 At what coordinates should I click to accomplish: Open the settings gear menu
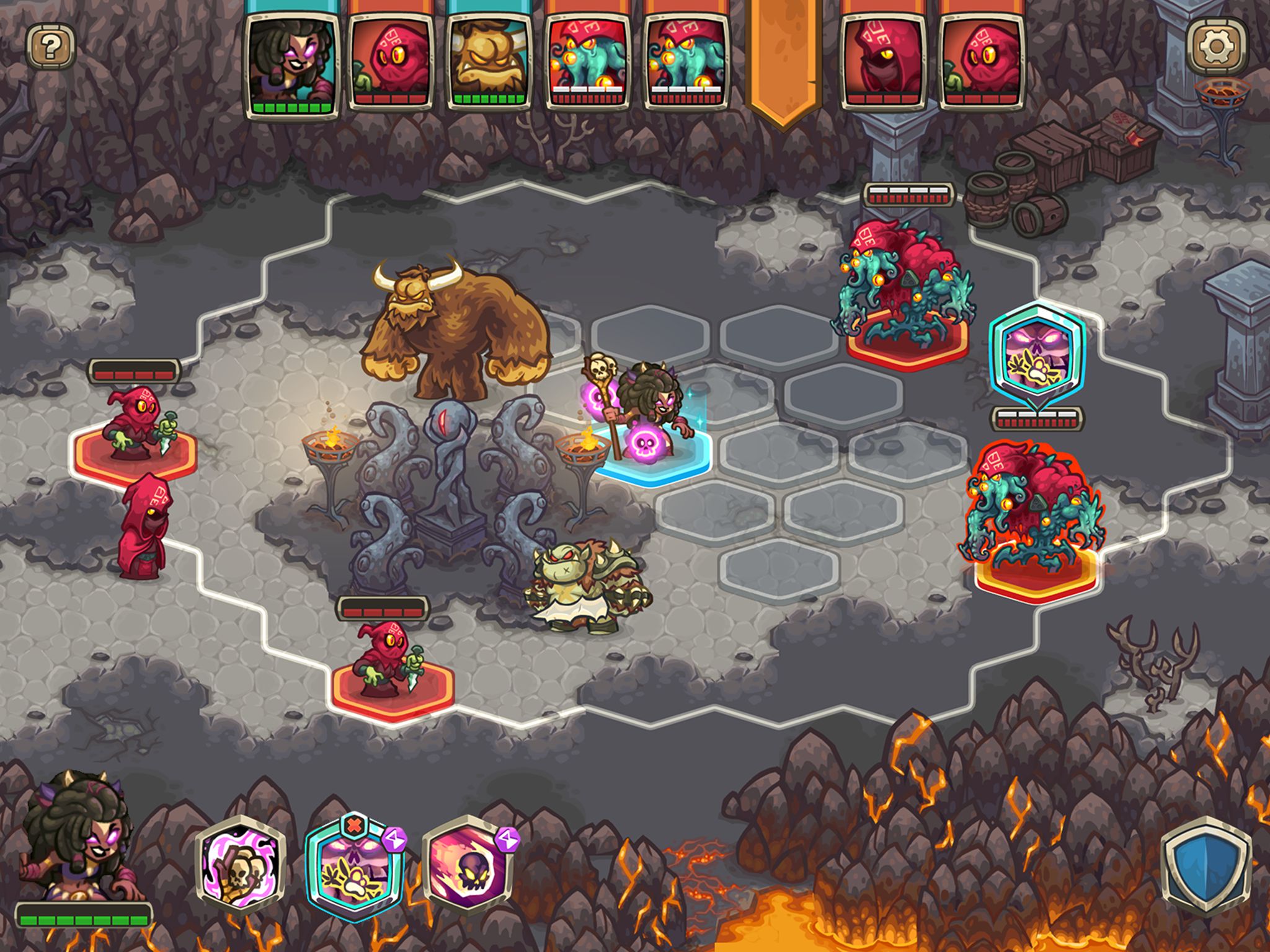pos(1215,47)
